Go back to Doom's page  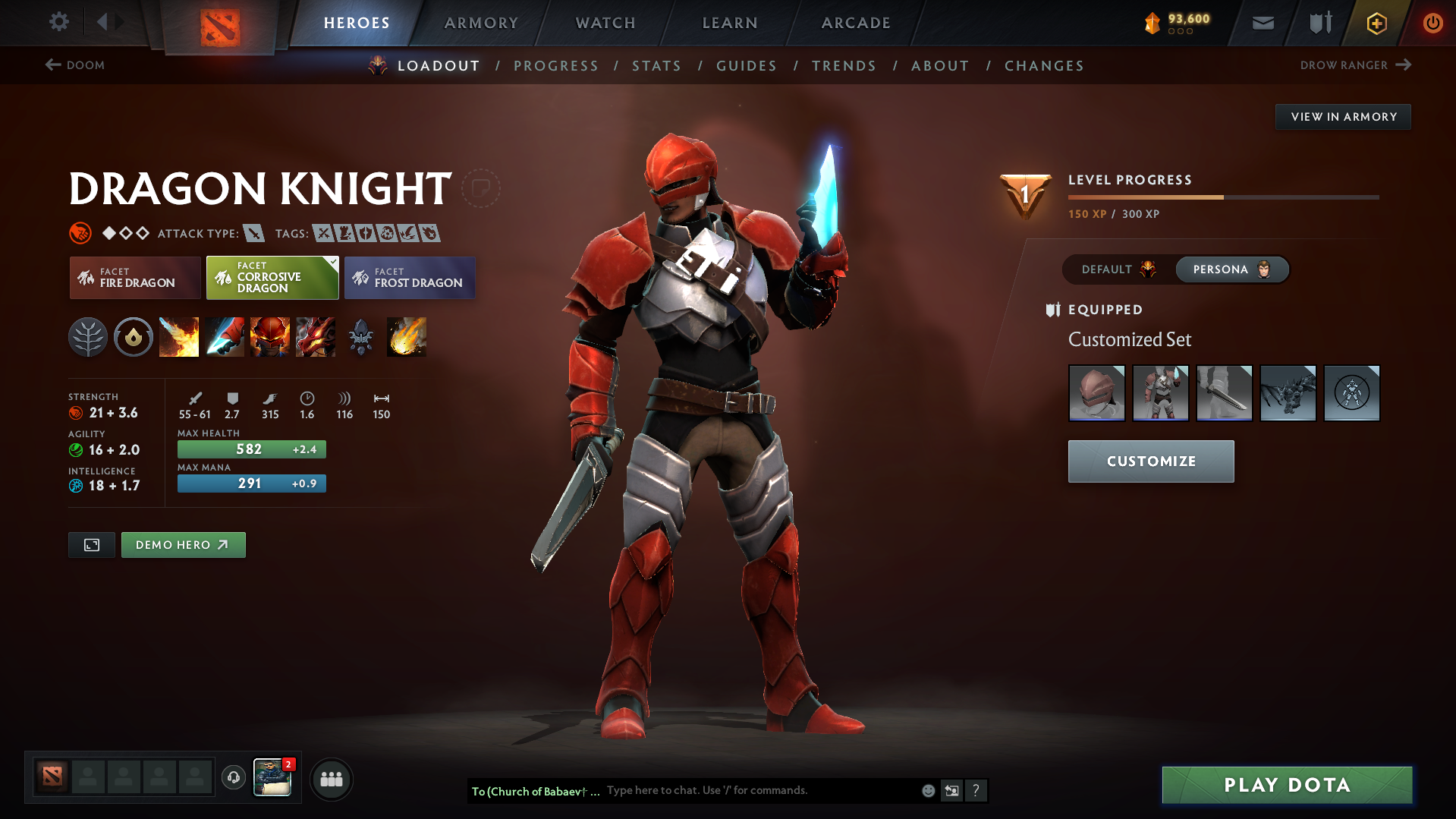point(76,65)
